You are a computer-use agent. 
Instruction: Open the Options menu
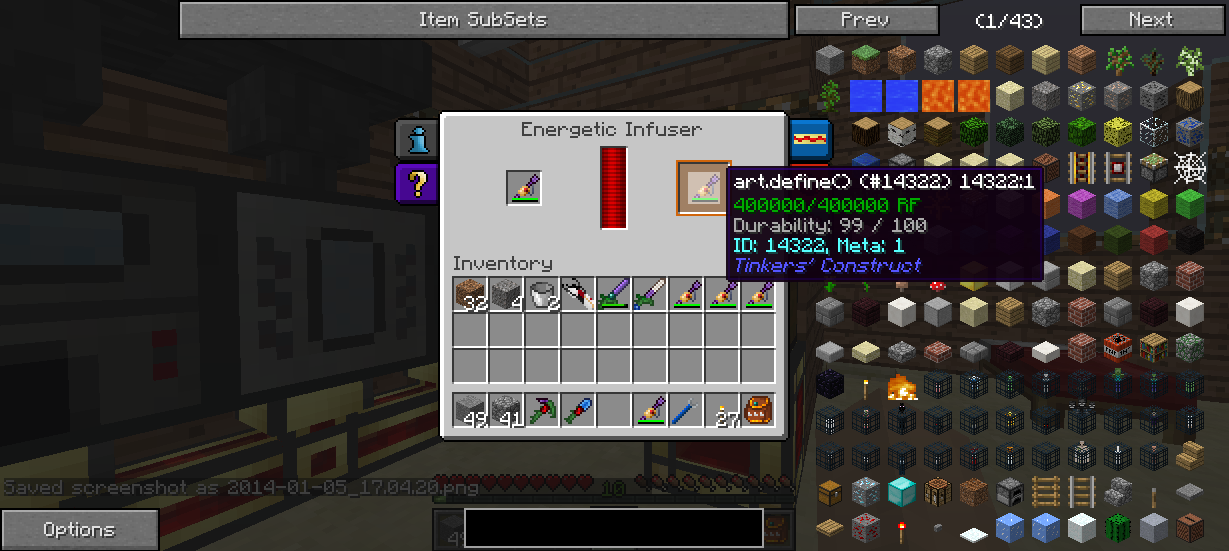tap(79, 530)
